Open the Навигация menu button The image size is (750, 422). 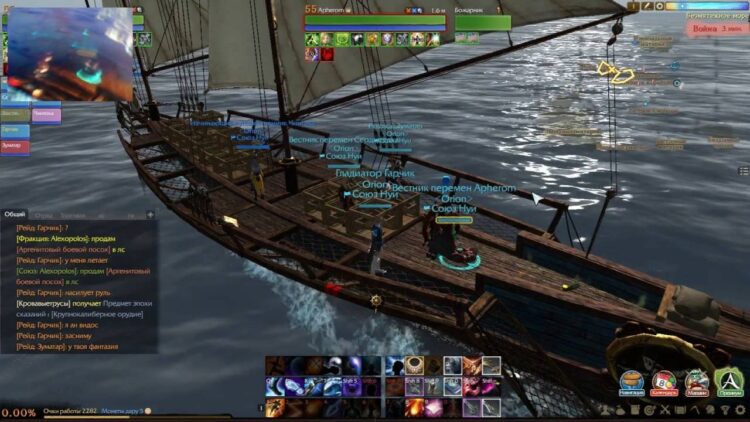(x=632, y=383)
